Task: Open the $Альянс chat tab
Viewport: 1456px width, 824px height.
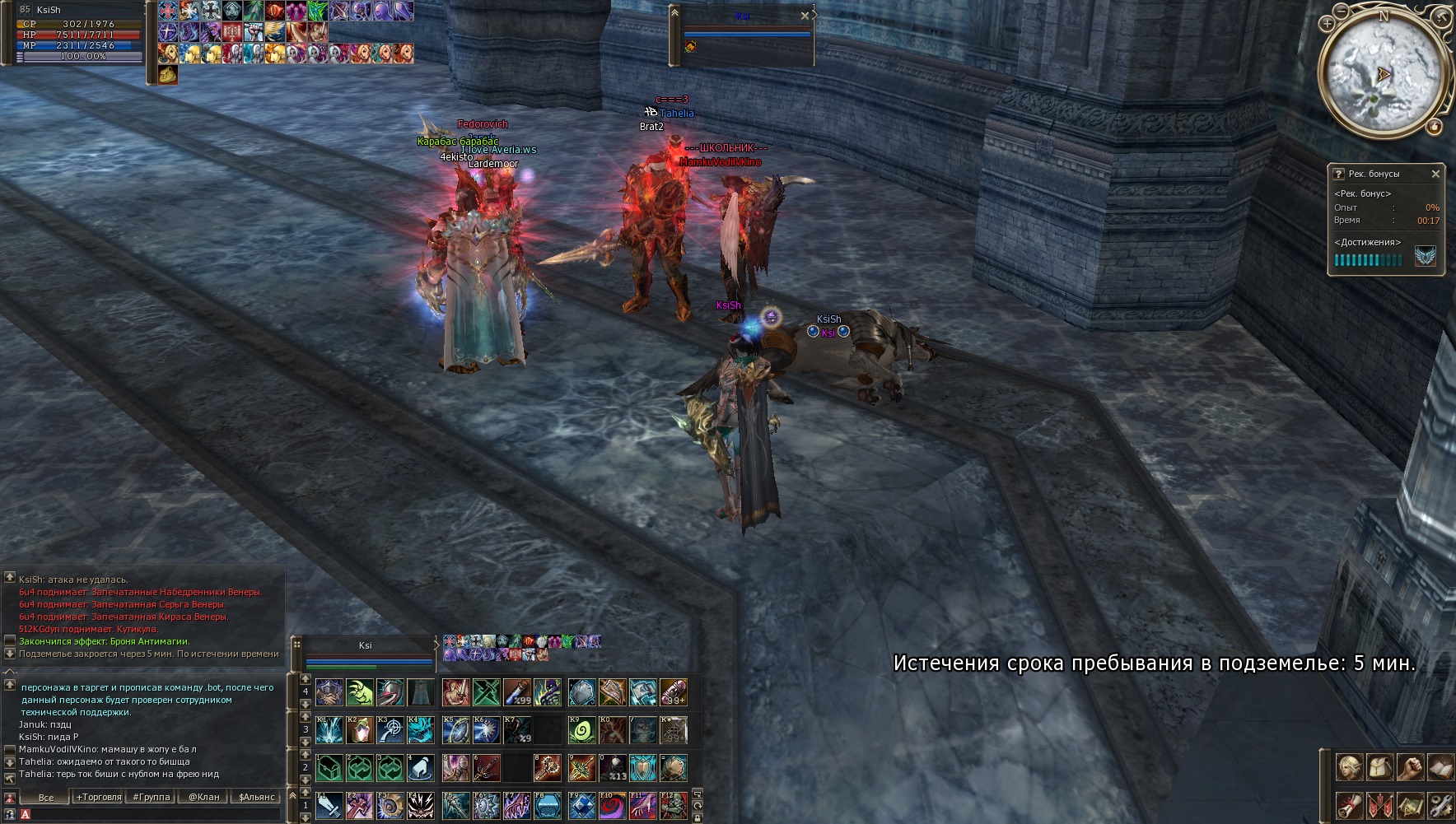Action: coord(257,797)
